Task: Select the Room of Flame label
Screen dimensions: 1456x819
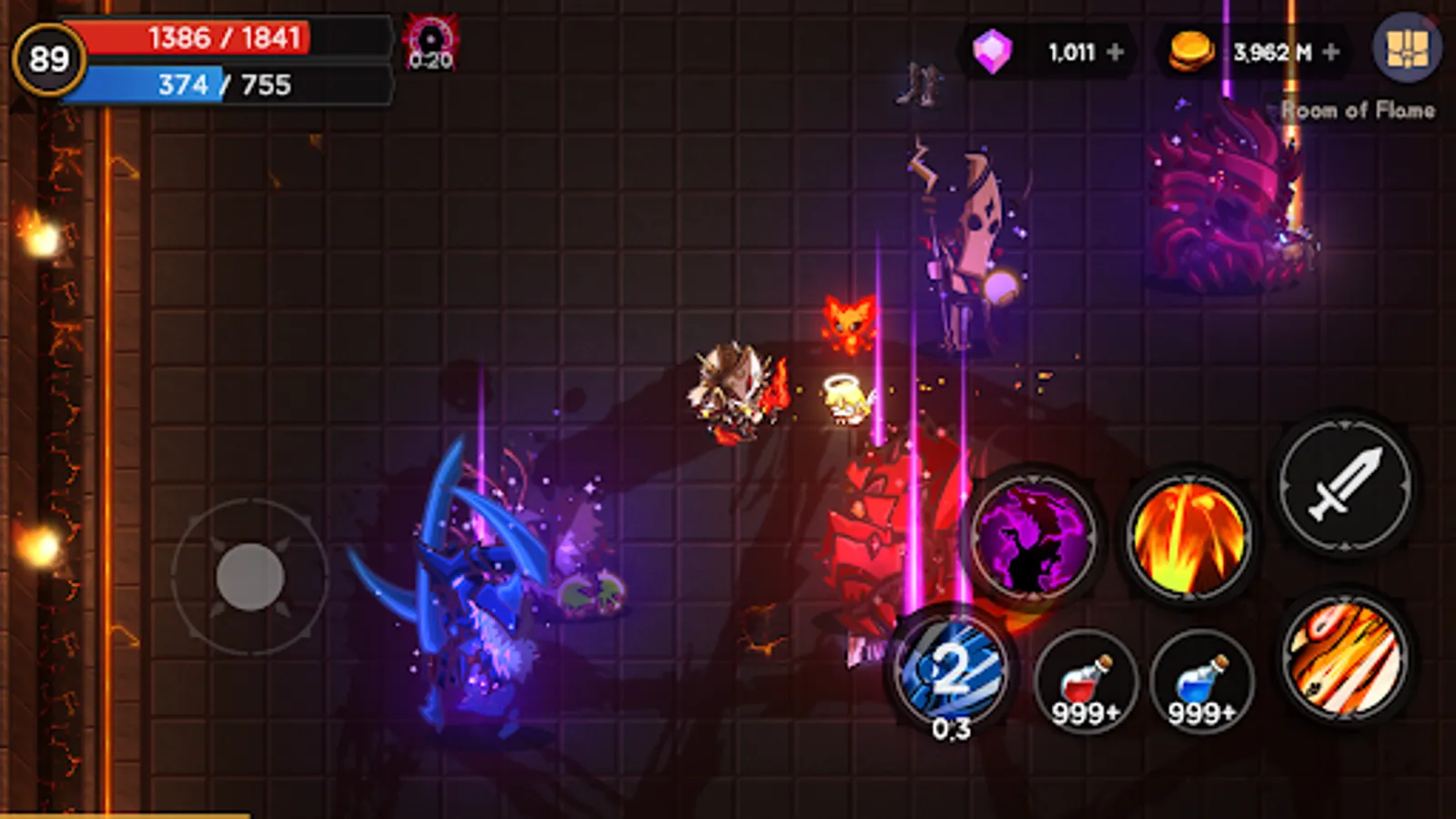Action: click(1360, 111)
